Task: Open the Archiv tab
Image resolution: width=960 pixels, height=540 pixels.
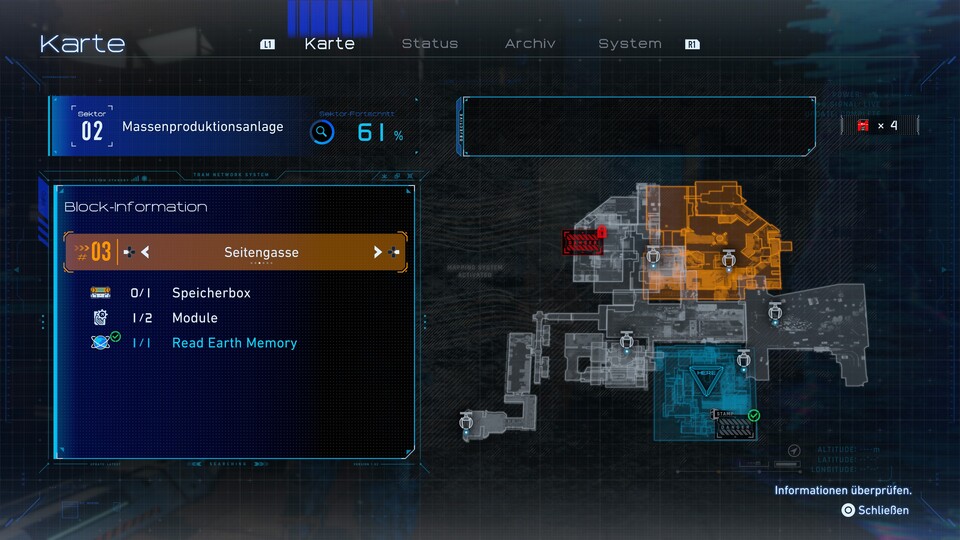Action: point(530,44)
